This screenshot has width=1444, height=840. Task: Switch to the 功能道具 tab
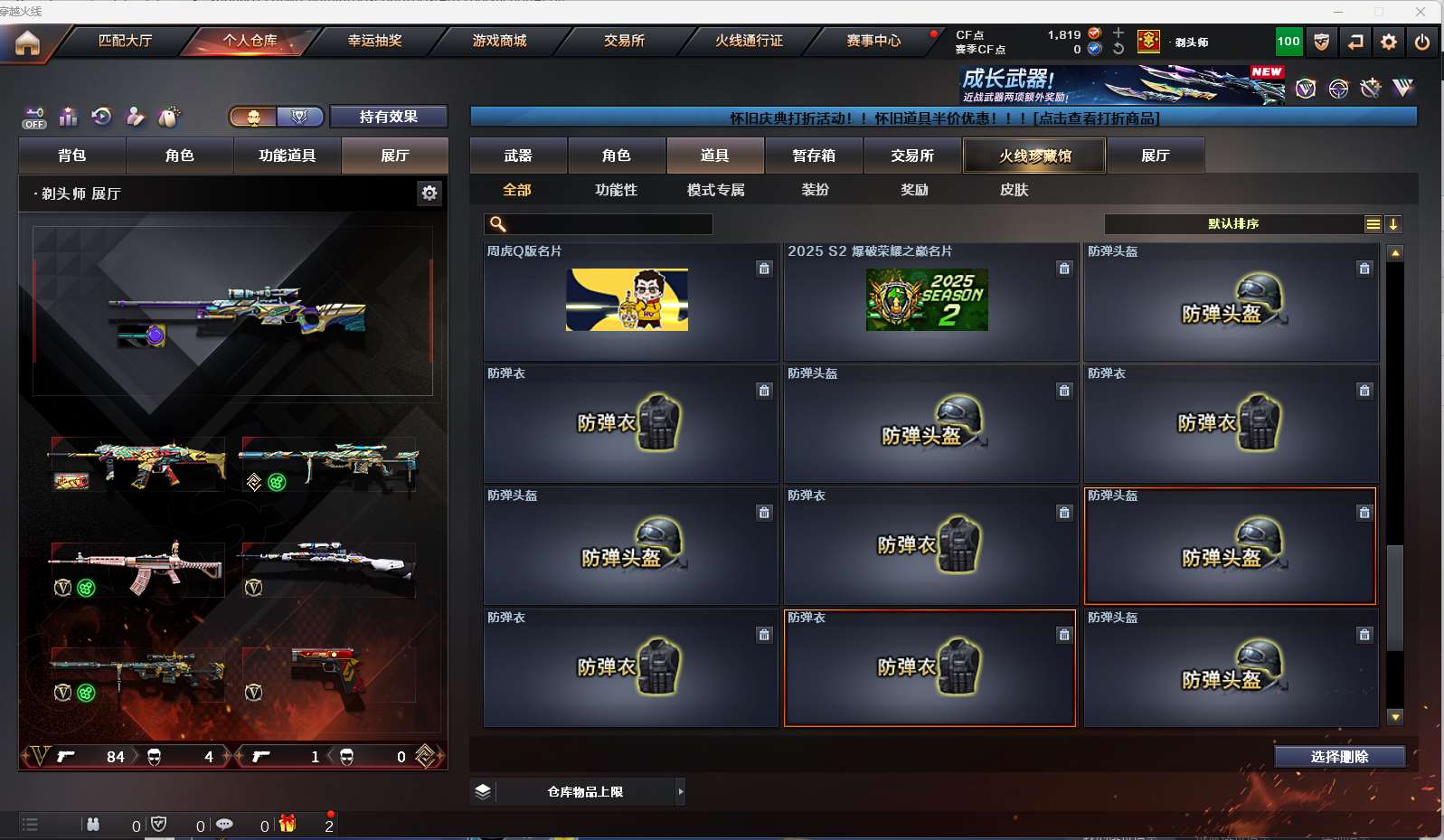click(x=287, y=156)
